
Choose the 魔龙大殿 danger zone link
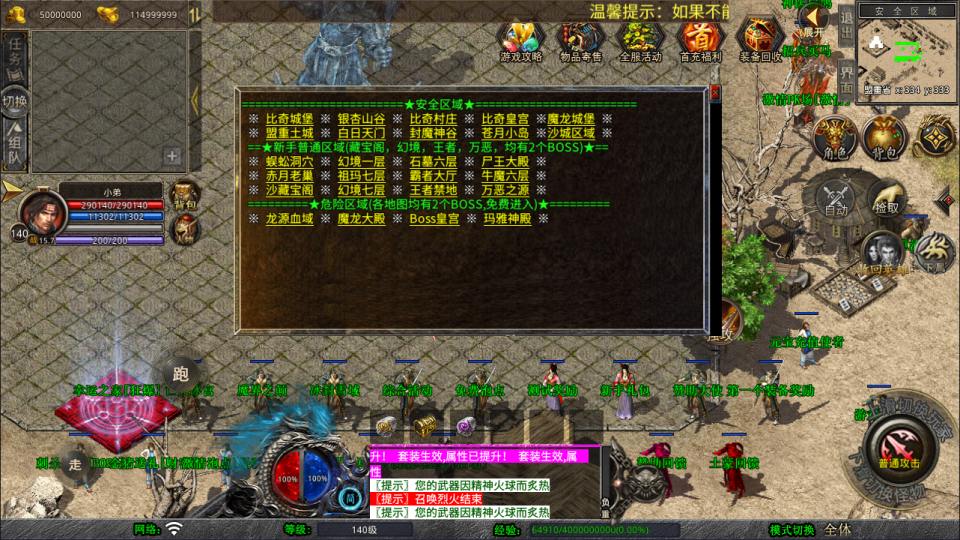click(x=361, y=218)
